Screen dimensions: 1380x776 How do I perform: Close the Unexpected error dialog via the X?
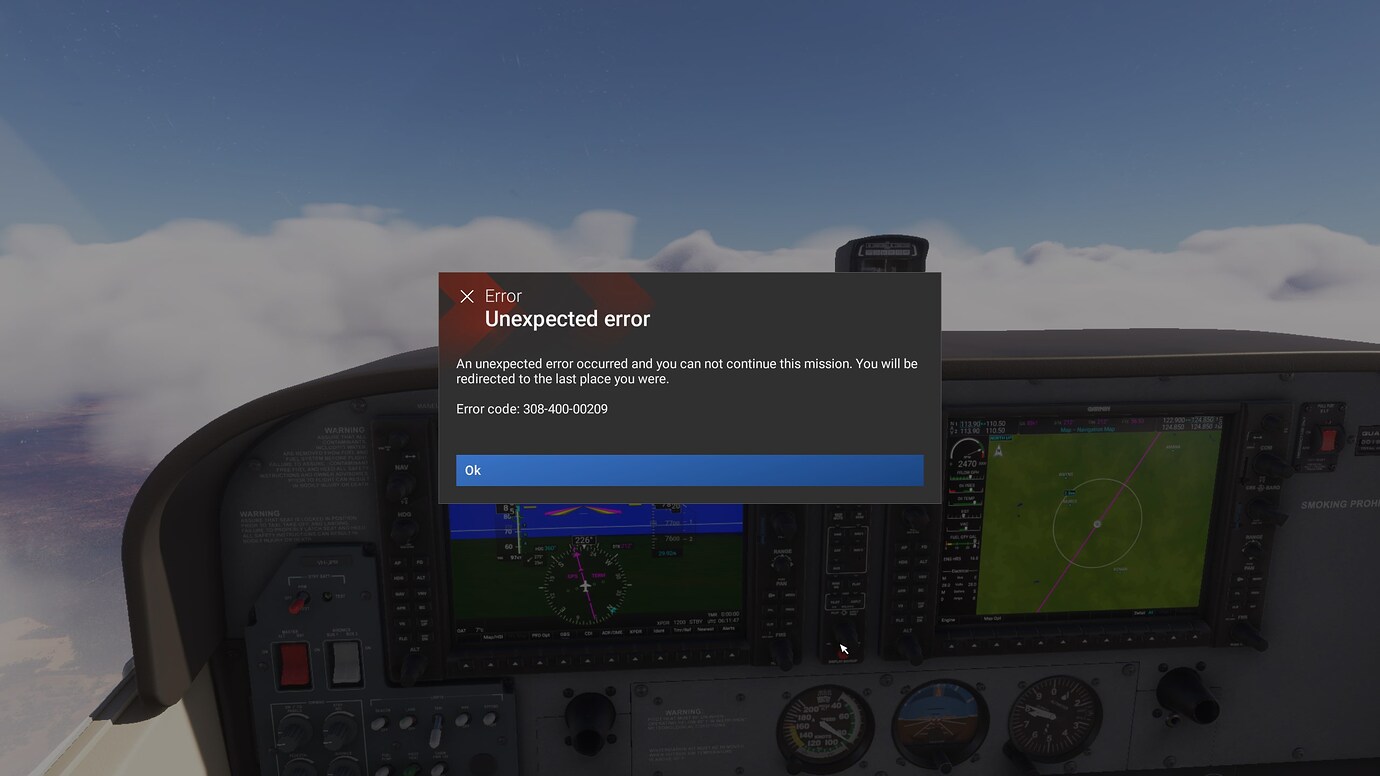click(466, 296)
